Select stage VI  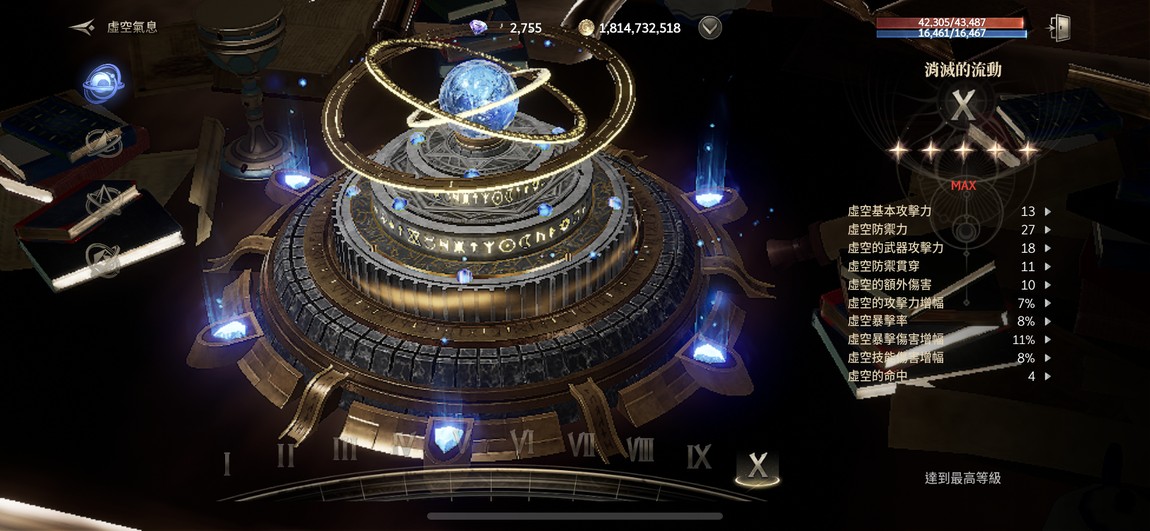pyautogui.click(x=524, y=441)
